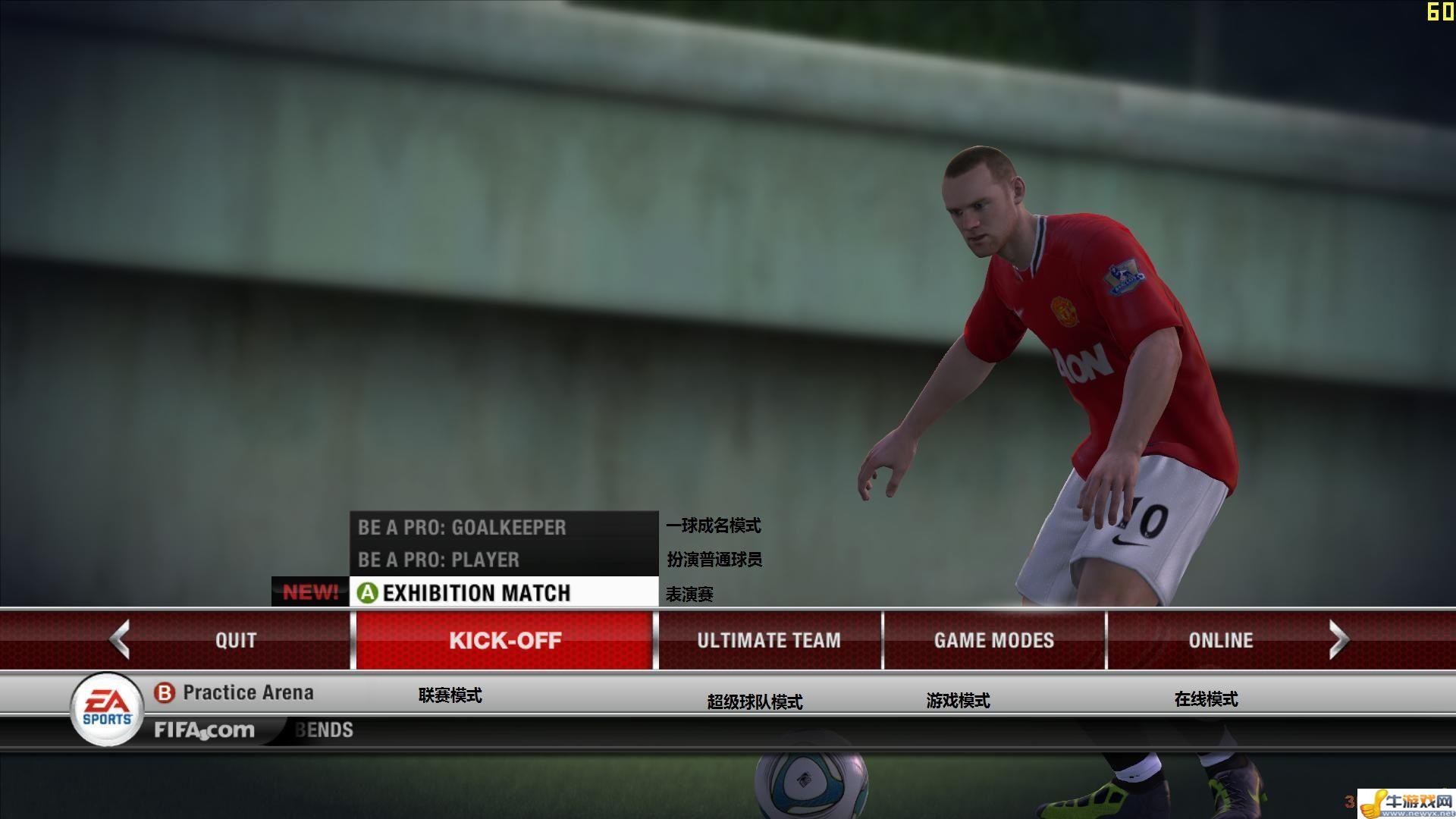Choose Be A Pro: Player mode
Viewport: 1456px width, 819px height.
[x=438, y=560]
